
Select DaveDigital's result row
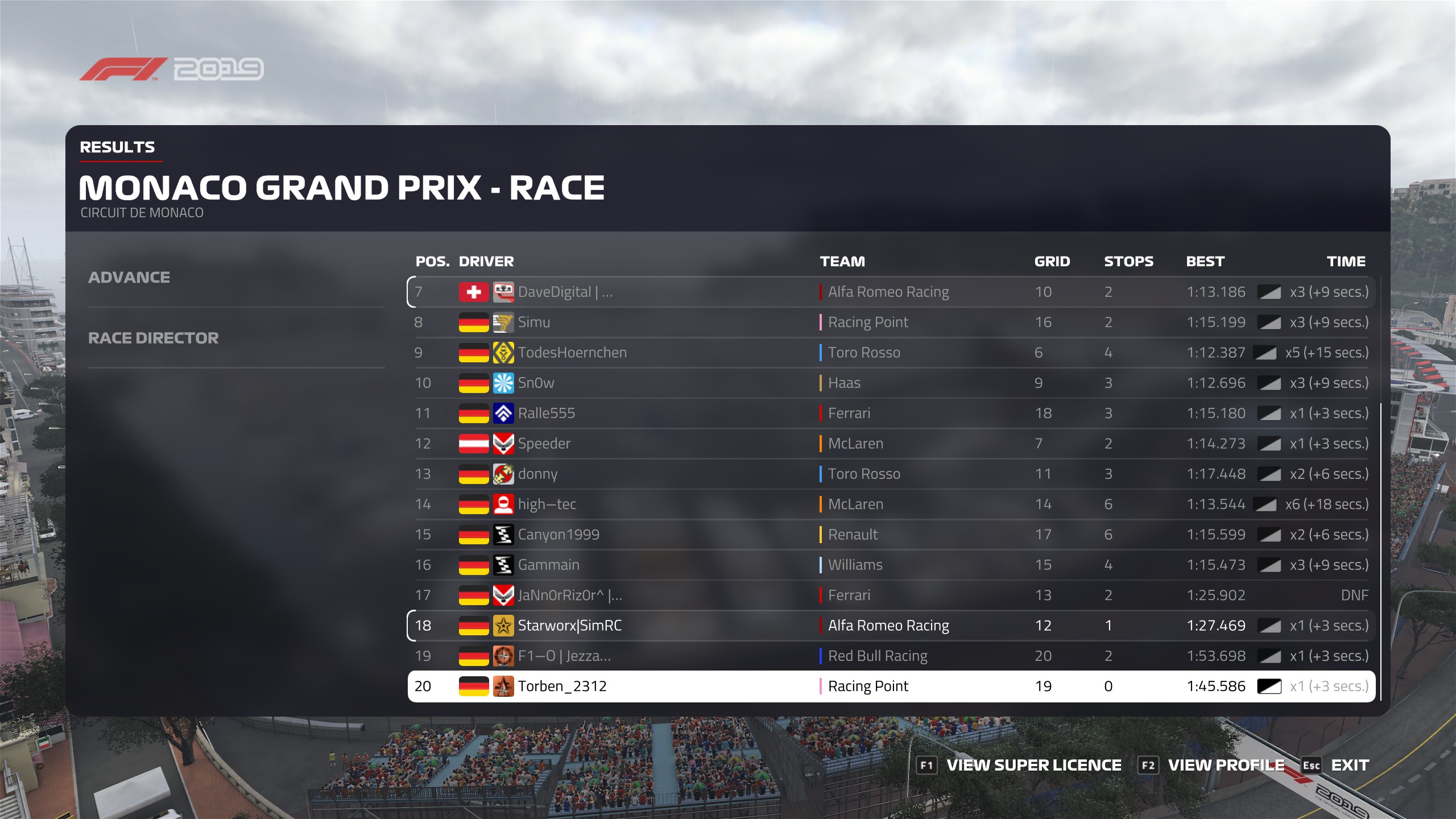(x=891, y=292)
